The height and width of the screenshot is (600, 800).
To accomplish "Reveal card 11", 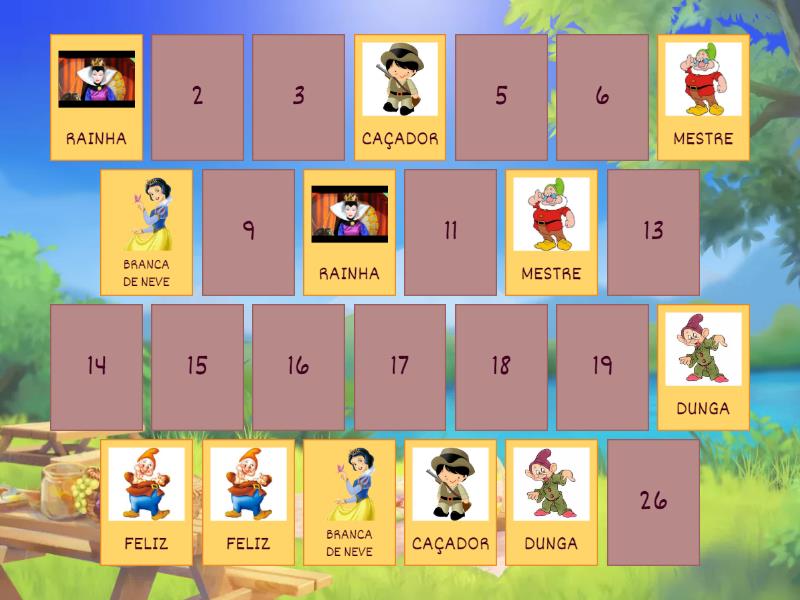I will (x=450, y=232).
